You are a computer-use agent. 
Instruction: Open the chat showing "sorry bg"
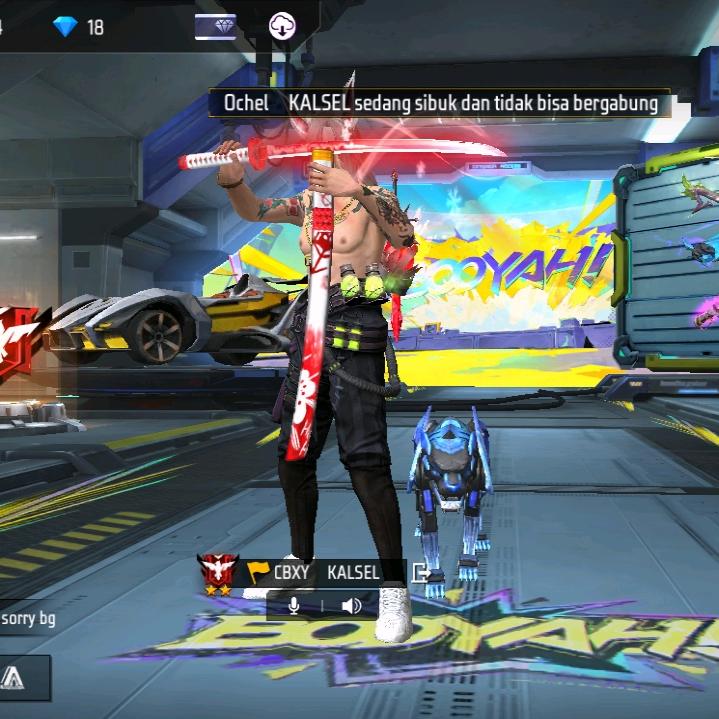click(x=28, y=619)
